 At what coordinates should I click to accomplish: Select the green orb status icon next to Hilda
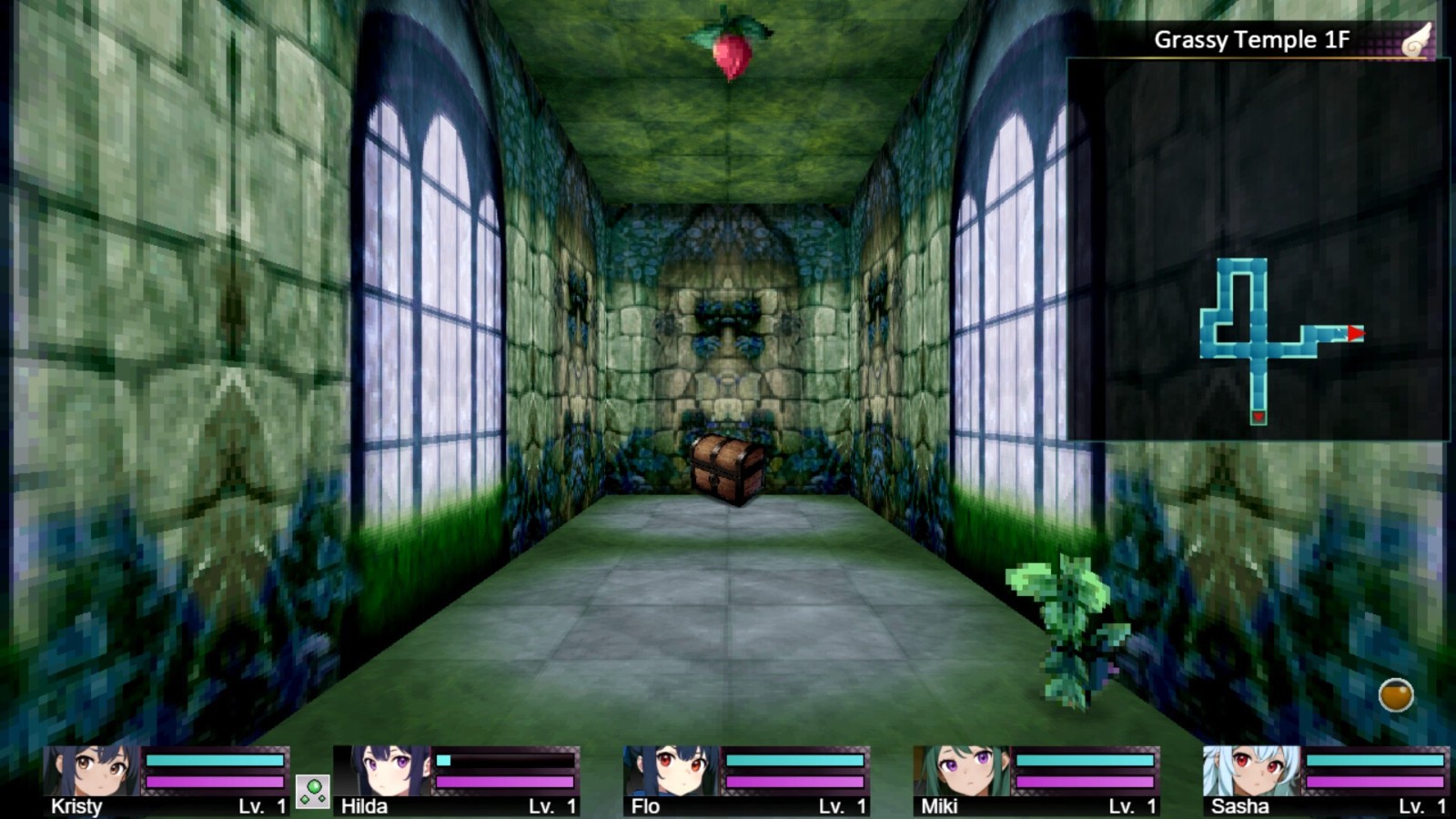[313, 790]
